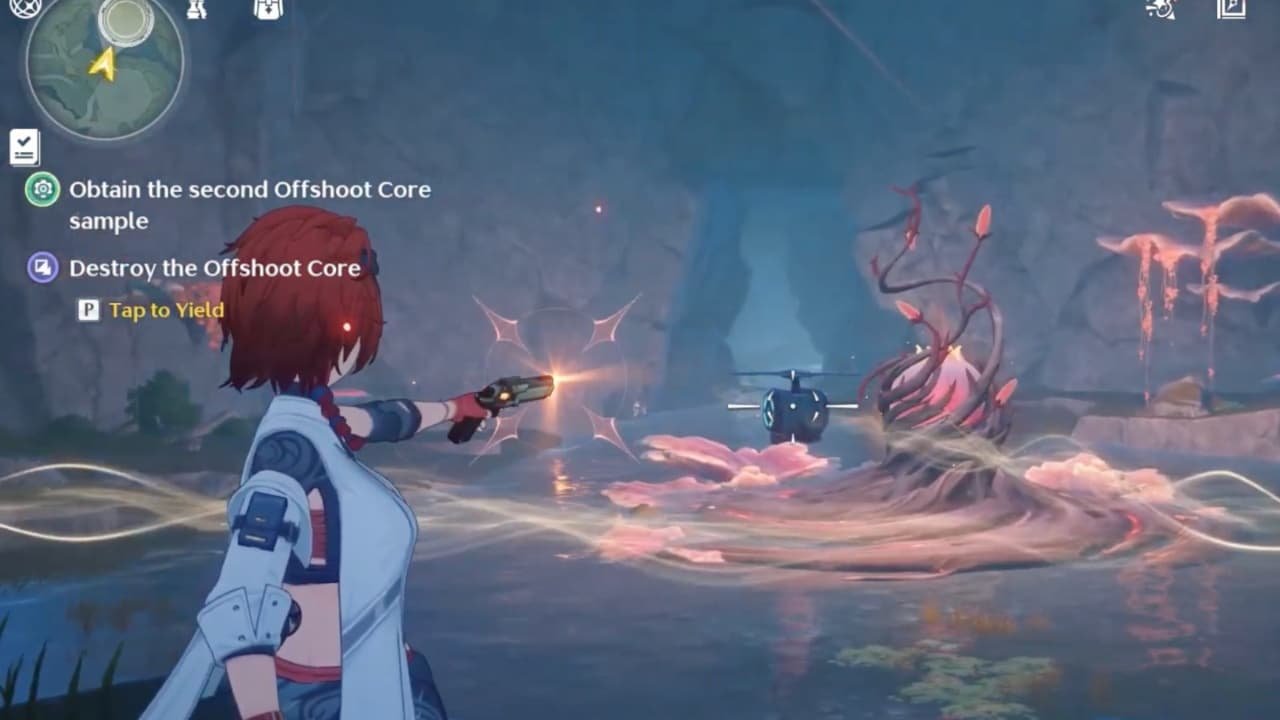Open the events sphere icon top-left
This screenshot has height=720, width=1280.
click(25, 11)
